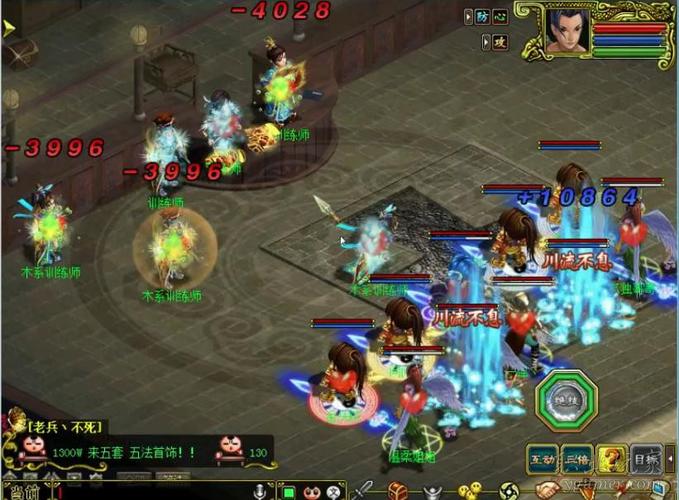Open the yellow question mark help button
The width and height of the screenshot is (679, 500).
tap(612, 459)
